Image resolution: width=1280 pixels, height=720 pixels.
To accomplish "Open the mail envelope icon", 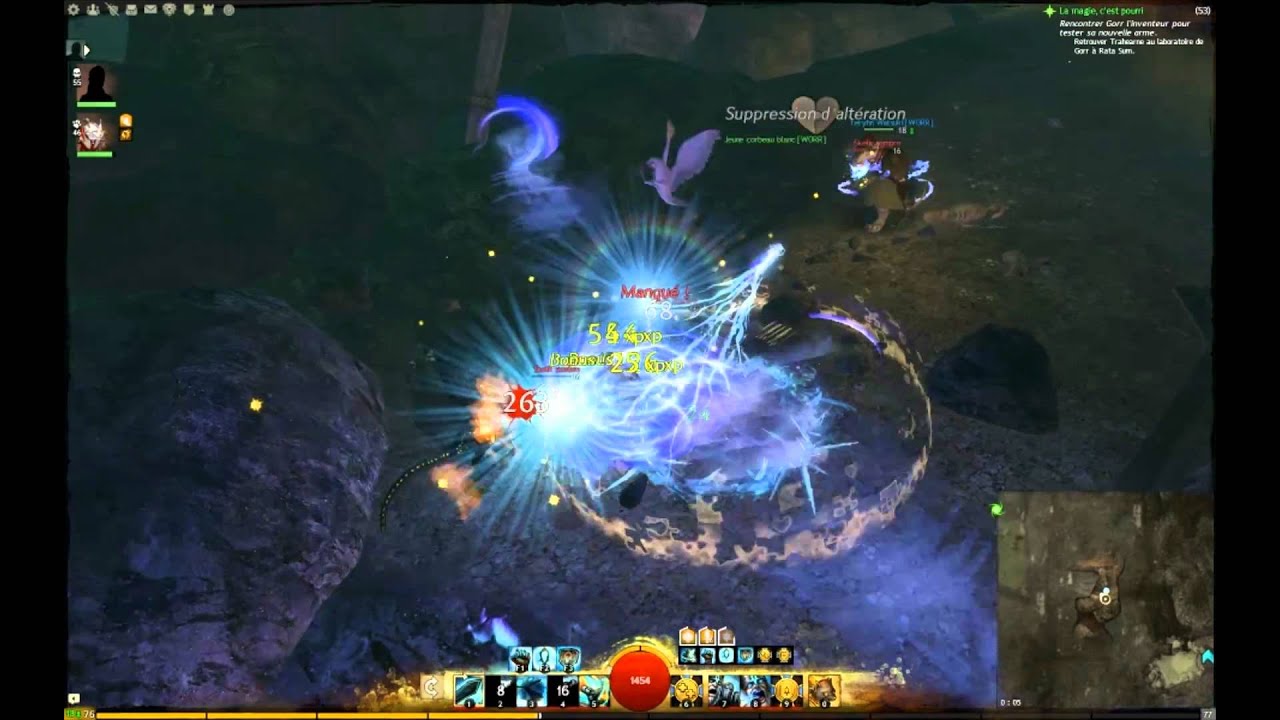I will coord(150,12).
